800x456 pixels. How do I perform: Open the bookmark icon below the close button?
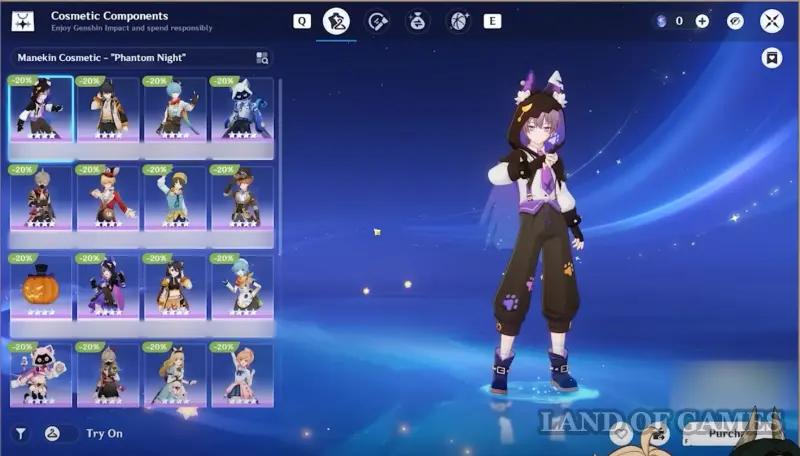(x=772, y=58)
